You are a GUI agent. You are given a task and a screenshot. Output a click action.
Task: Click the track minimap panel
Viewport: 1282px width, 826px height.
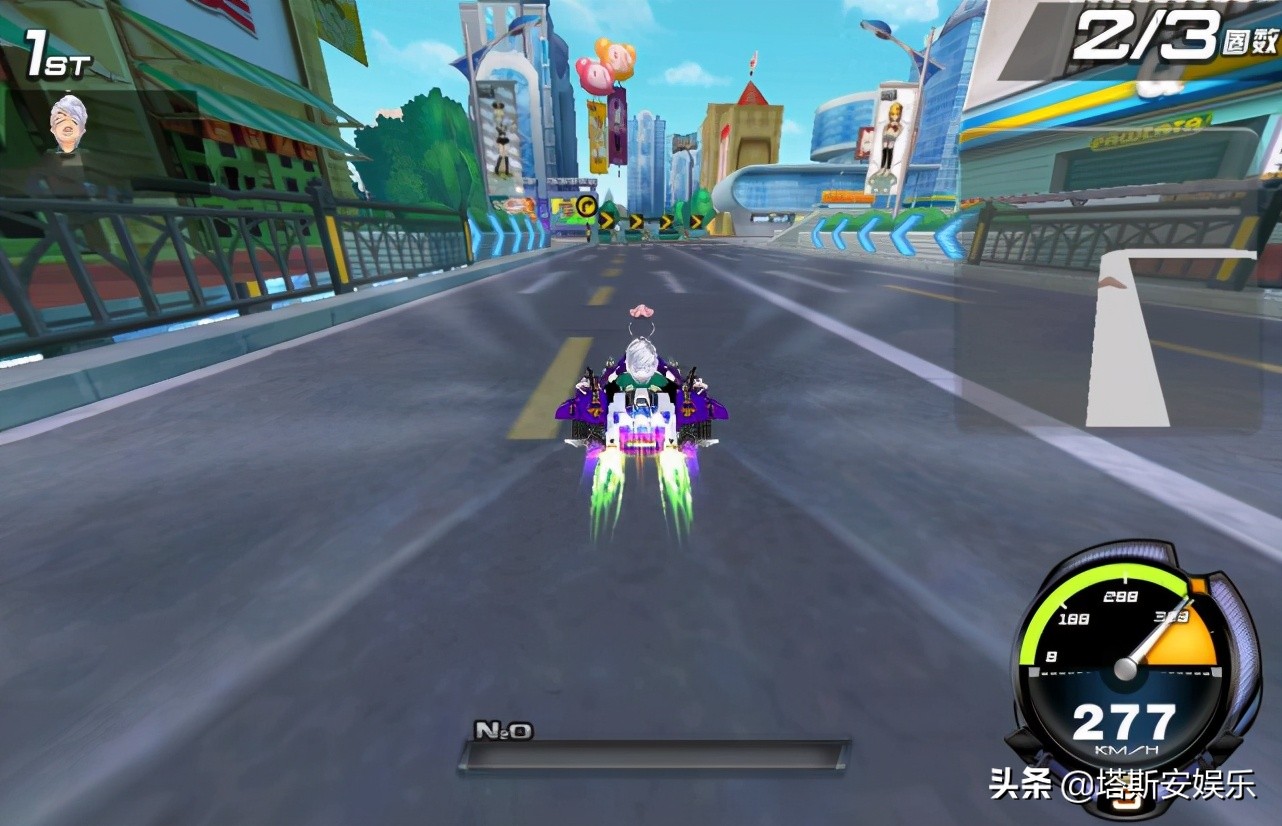(x=1107, y=340)
